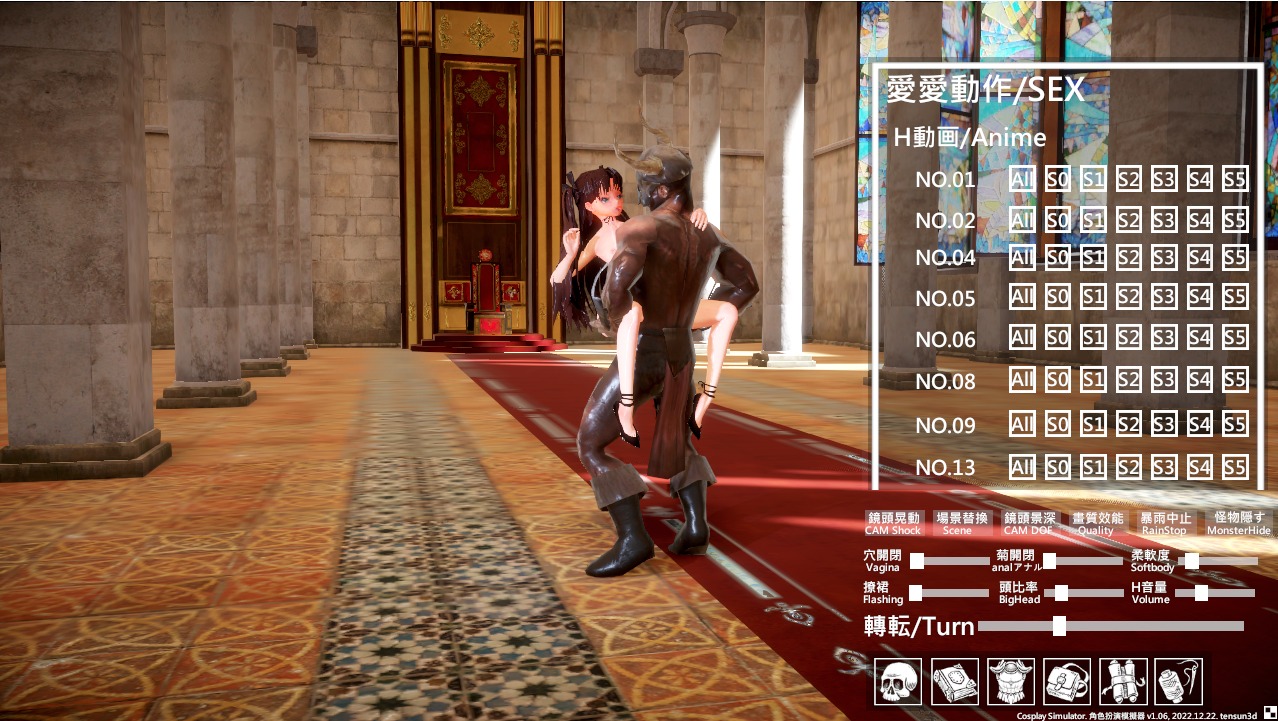Pick S5 in the NO.13 row
Screen dimensions: 1278x721
(x=1235, y=467)
